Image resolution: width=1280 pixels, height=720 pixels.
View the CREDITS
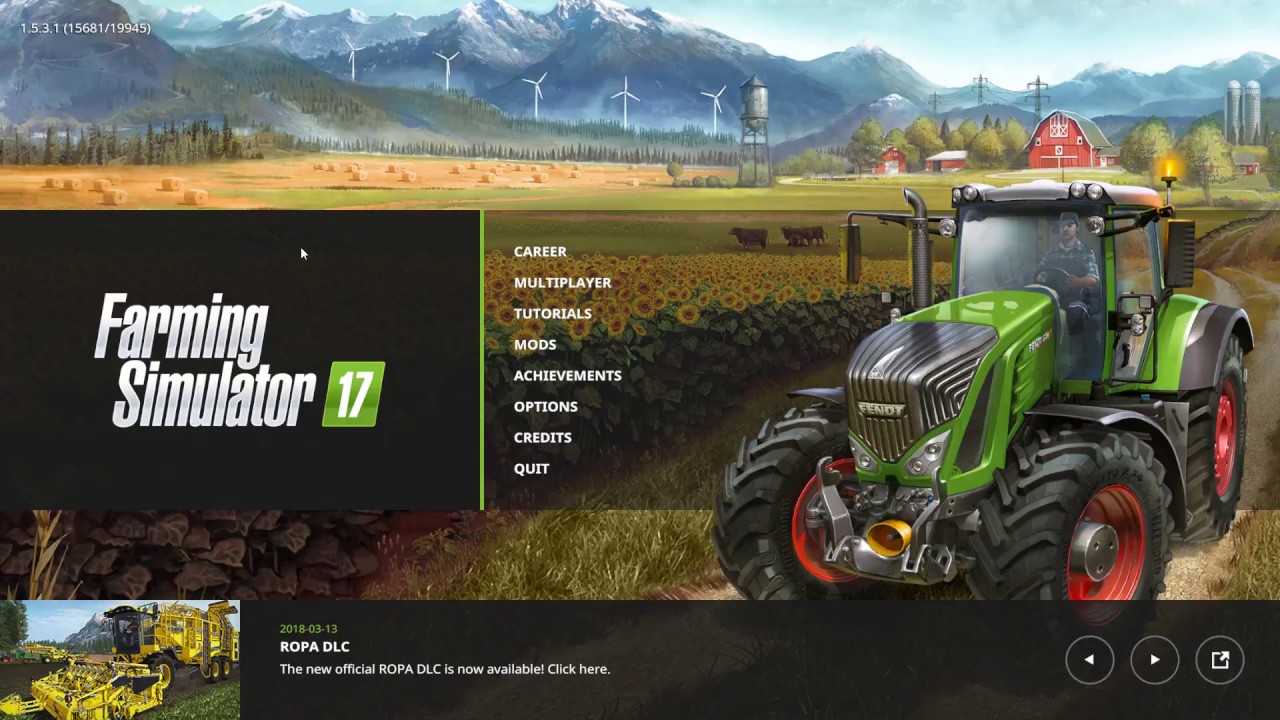(x=543, y=437)
